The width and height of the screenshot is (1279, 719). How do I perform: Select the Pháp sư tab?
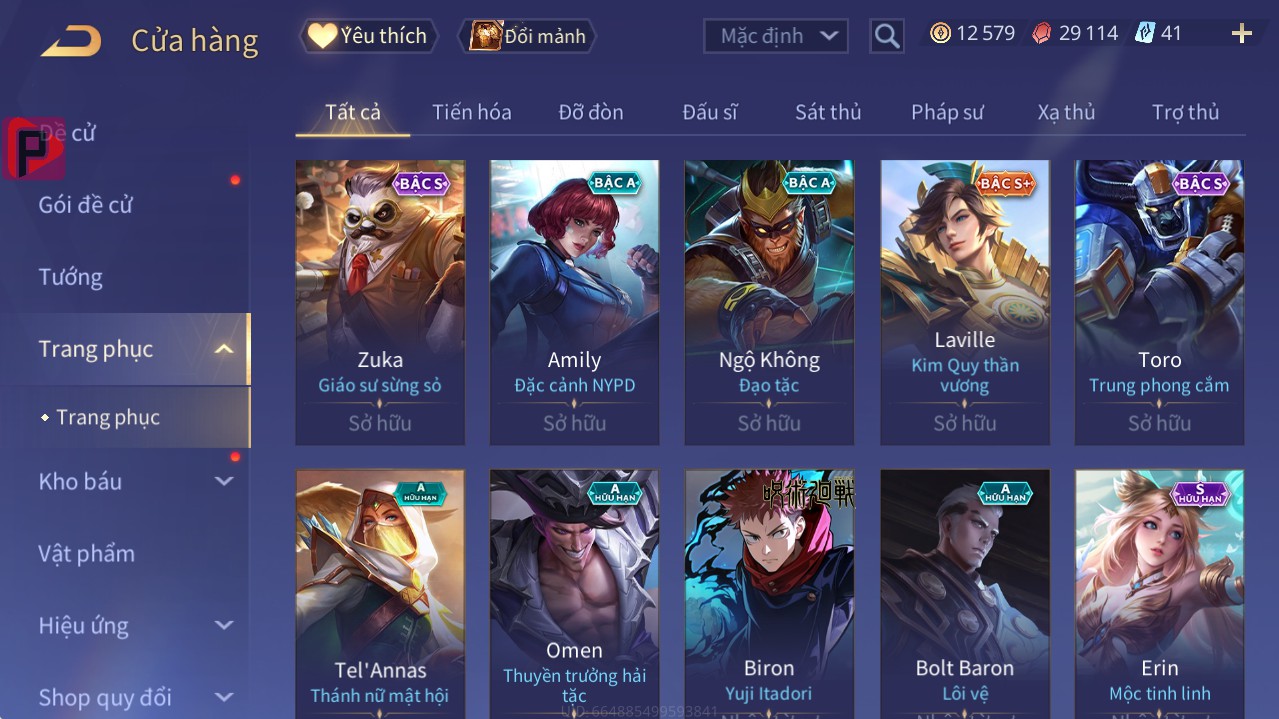click(x=947, y=113)
